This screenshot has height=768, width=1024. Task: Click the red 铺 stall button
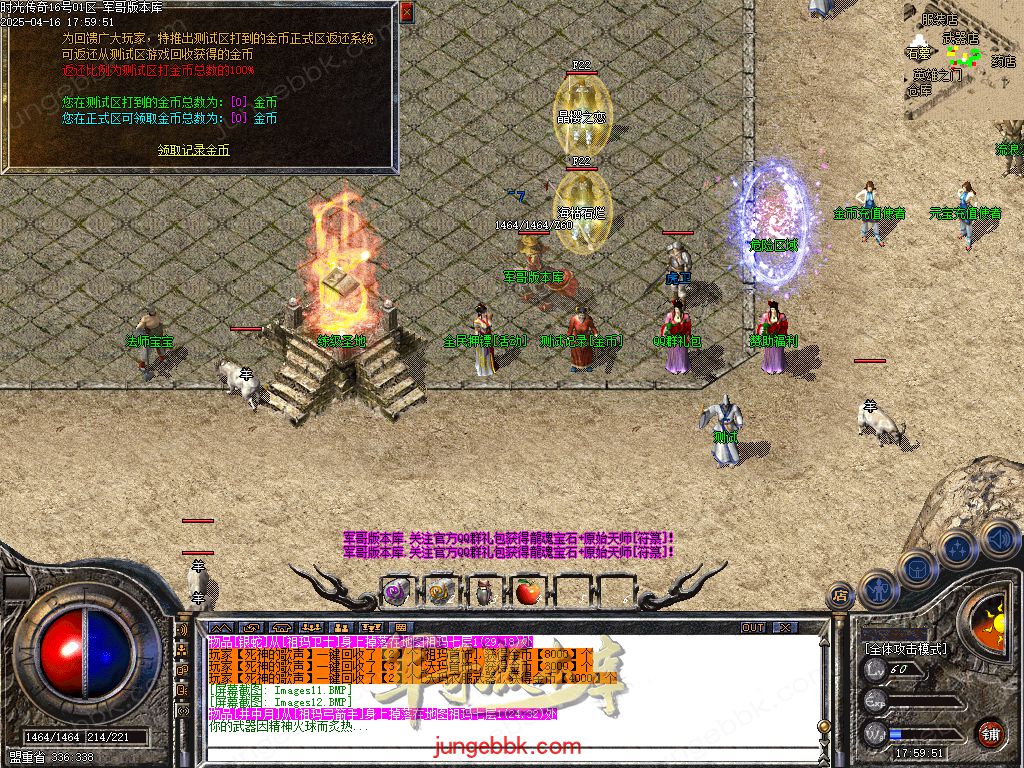coord(990,732)
